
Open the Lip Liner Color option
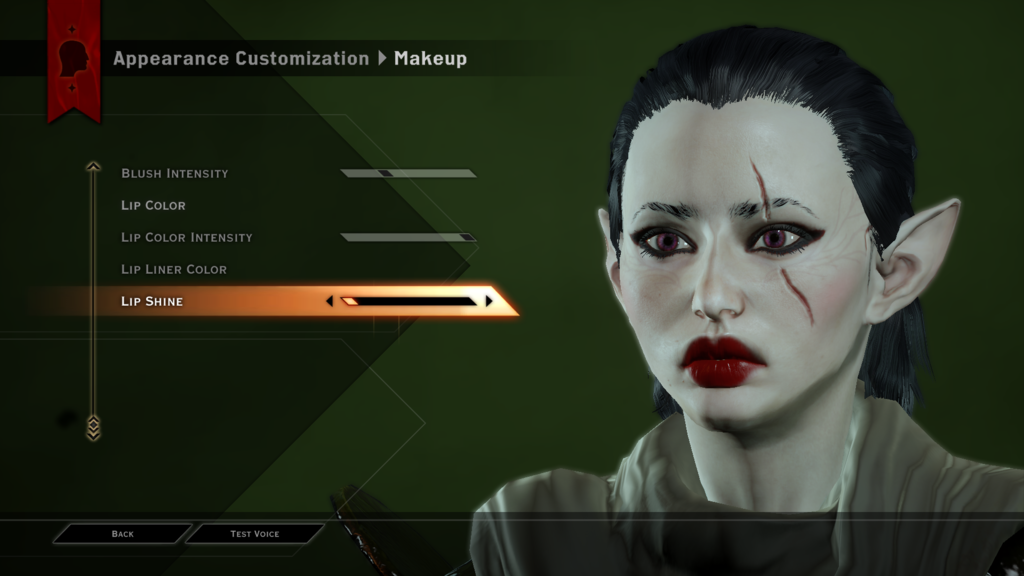174,270
